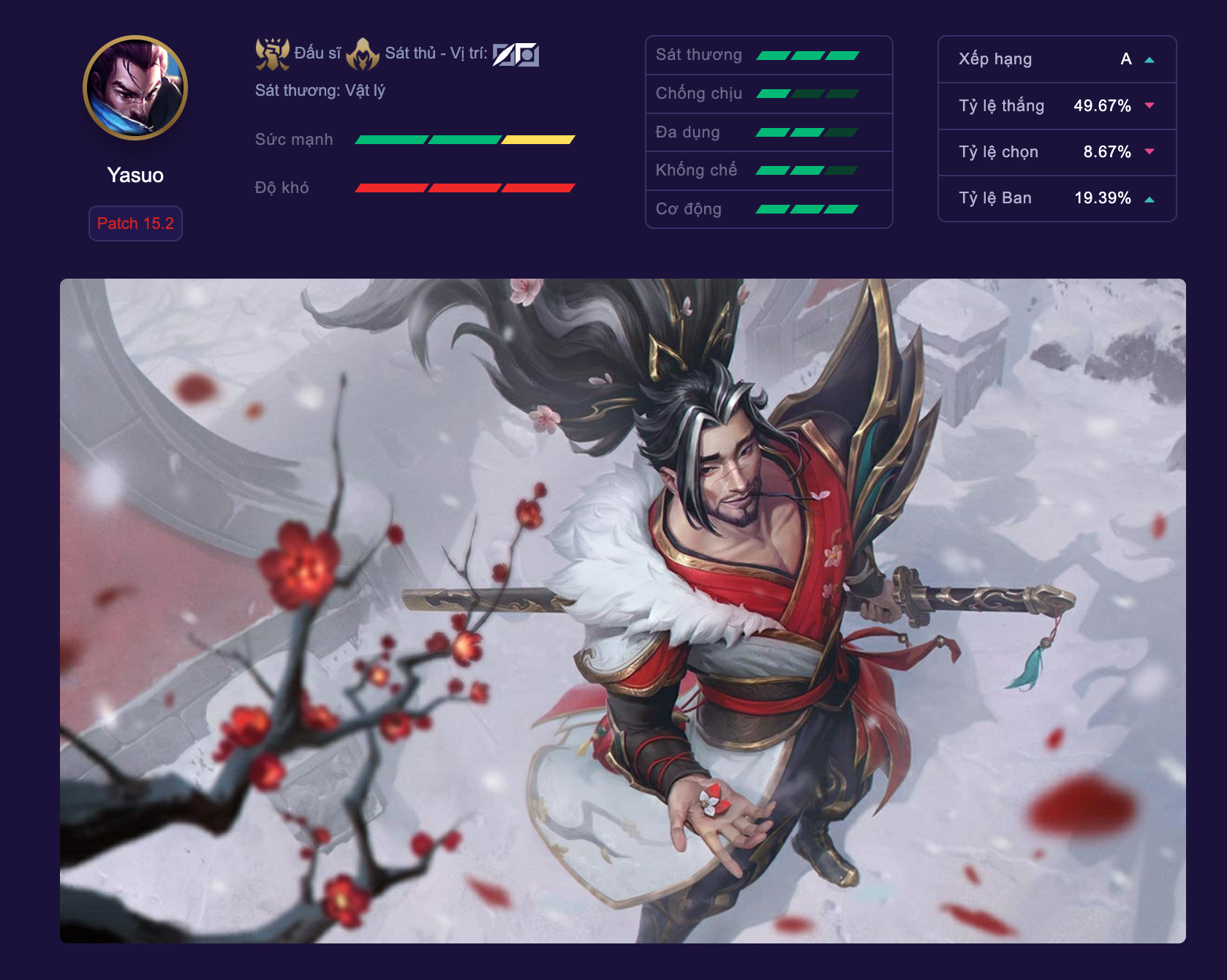Click the pink down arrow next to 8.67%
1227x980 pixels.
point(1149,152)
